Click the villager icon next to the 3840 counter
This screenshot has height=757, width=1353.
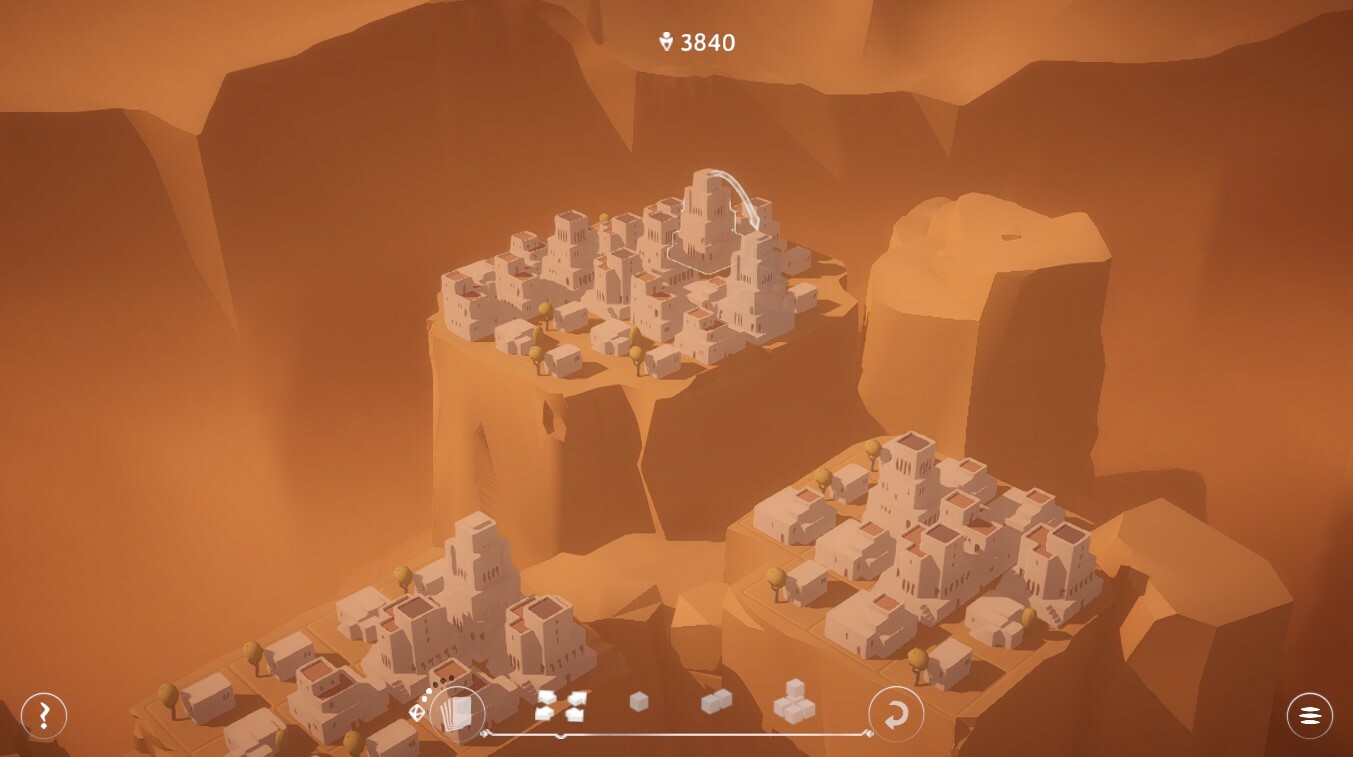tap(668, 42)
